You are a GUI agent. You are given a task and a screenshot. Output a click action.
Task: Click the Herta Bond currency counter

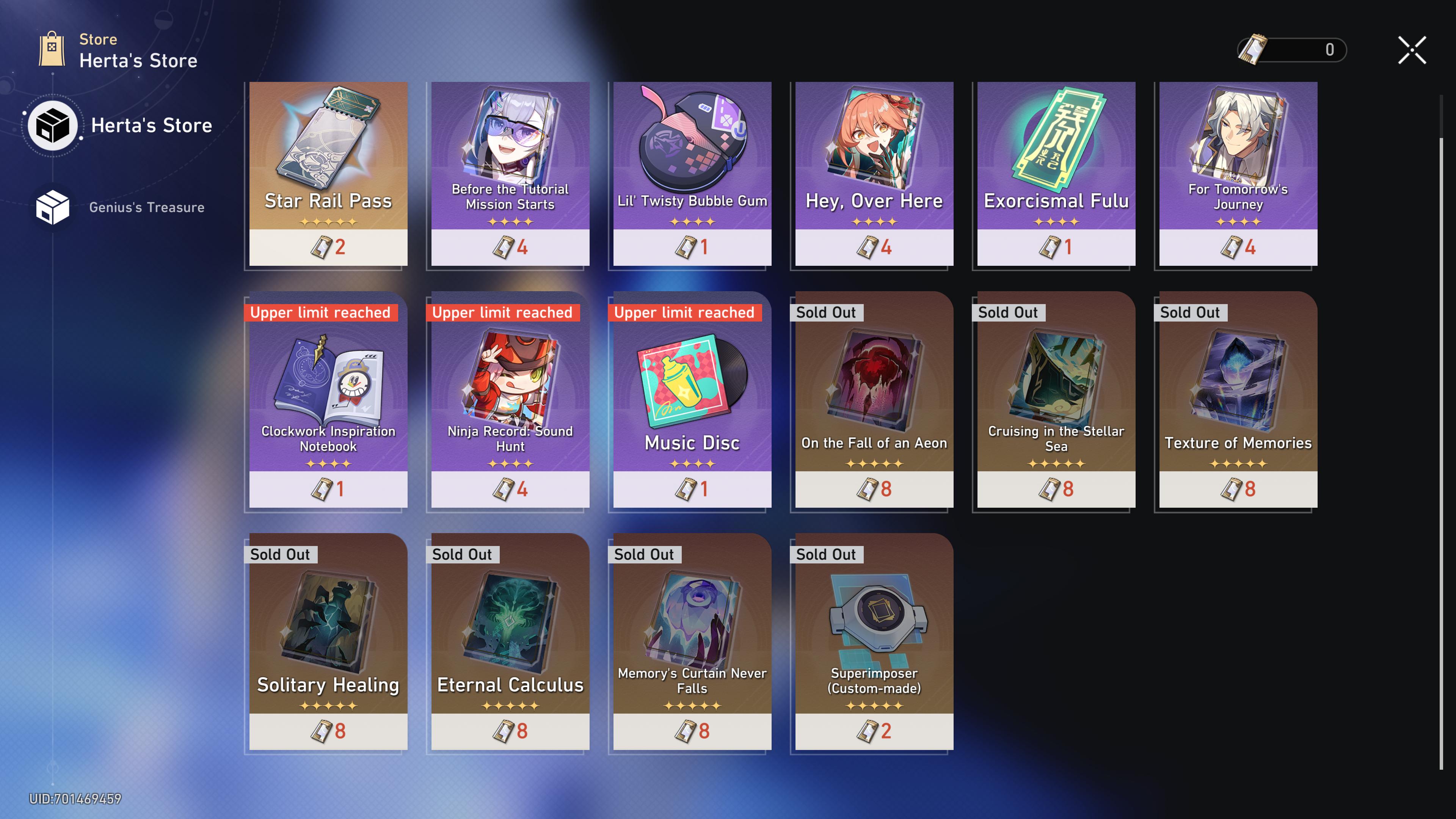coord(1291,50)
